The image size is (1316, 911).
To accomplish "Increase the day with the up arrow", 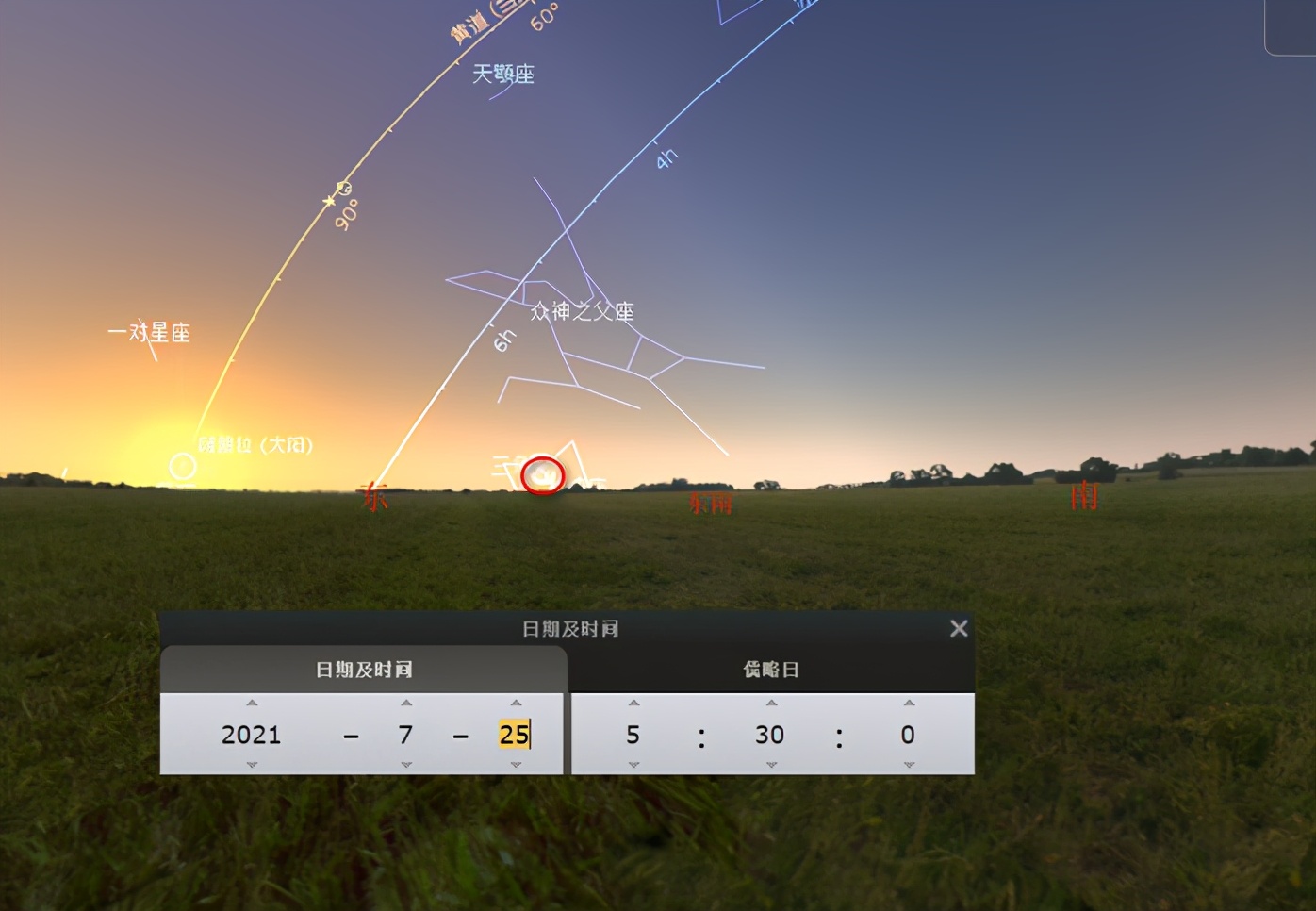I will [x=516, y=704].
